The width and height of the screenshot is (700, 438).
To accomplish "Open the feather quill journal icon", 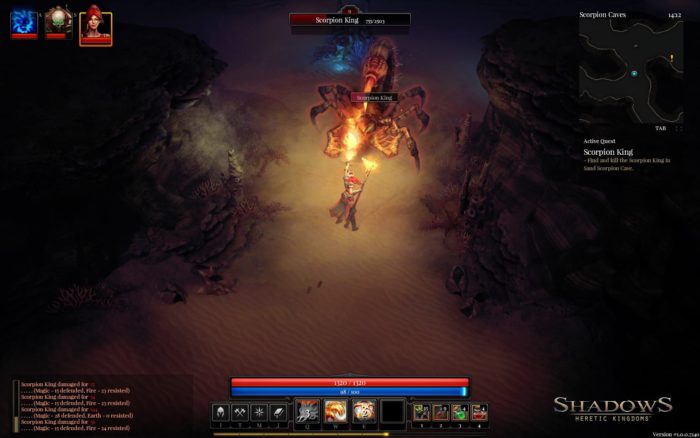I will pyautogui.click(x=280, y=411).
